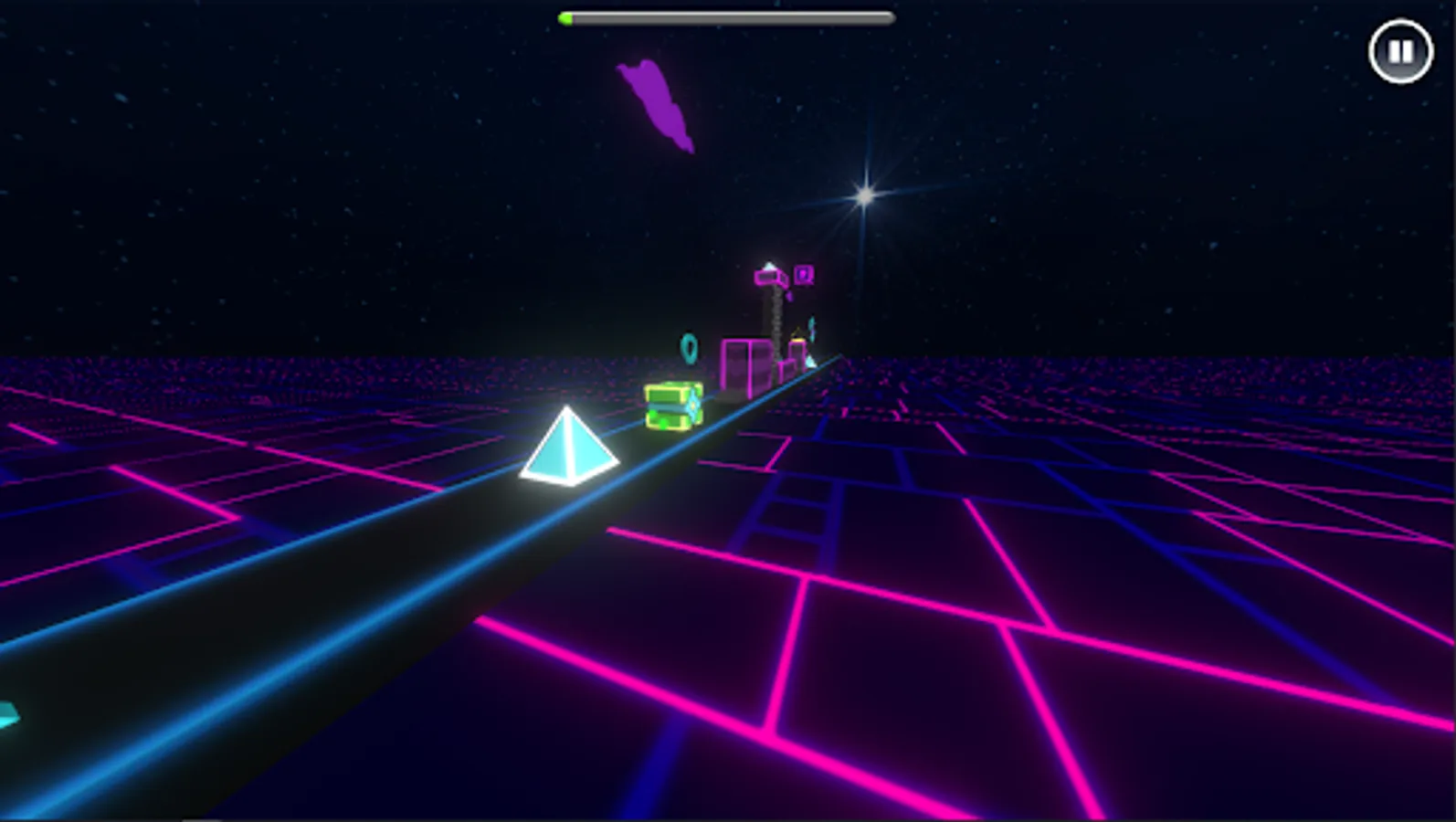The image size is (1456, 822).
Task: Select the purple cloud in the sky
Action: [654, 100]
